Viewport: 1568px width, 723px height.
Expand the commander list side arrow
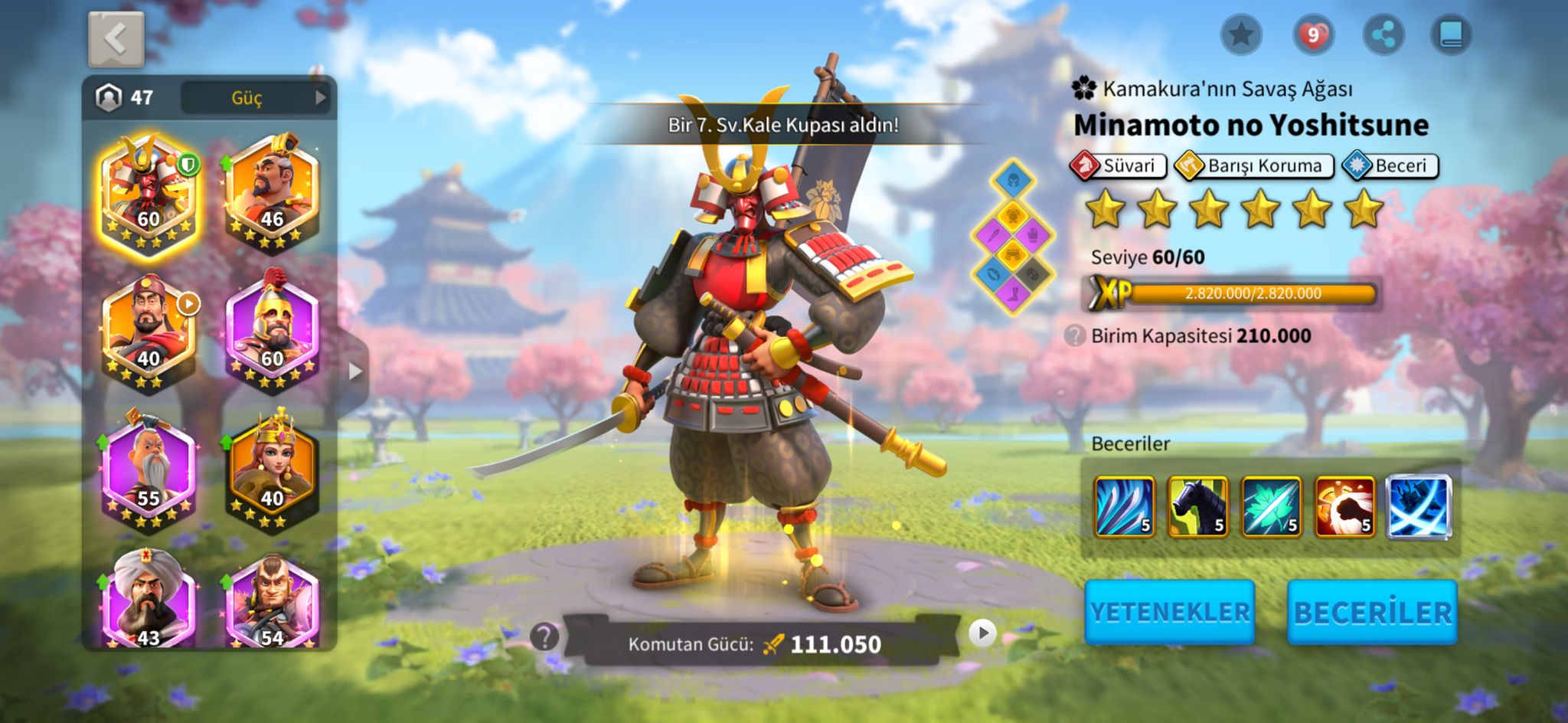point(354,372)
